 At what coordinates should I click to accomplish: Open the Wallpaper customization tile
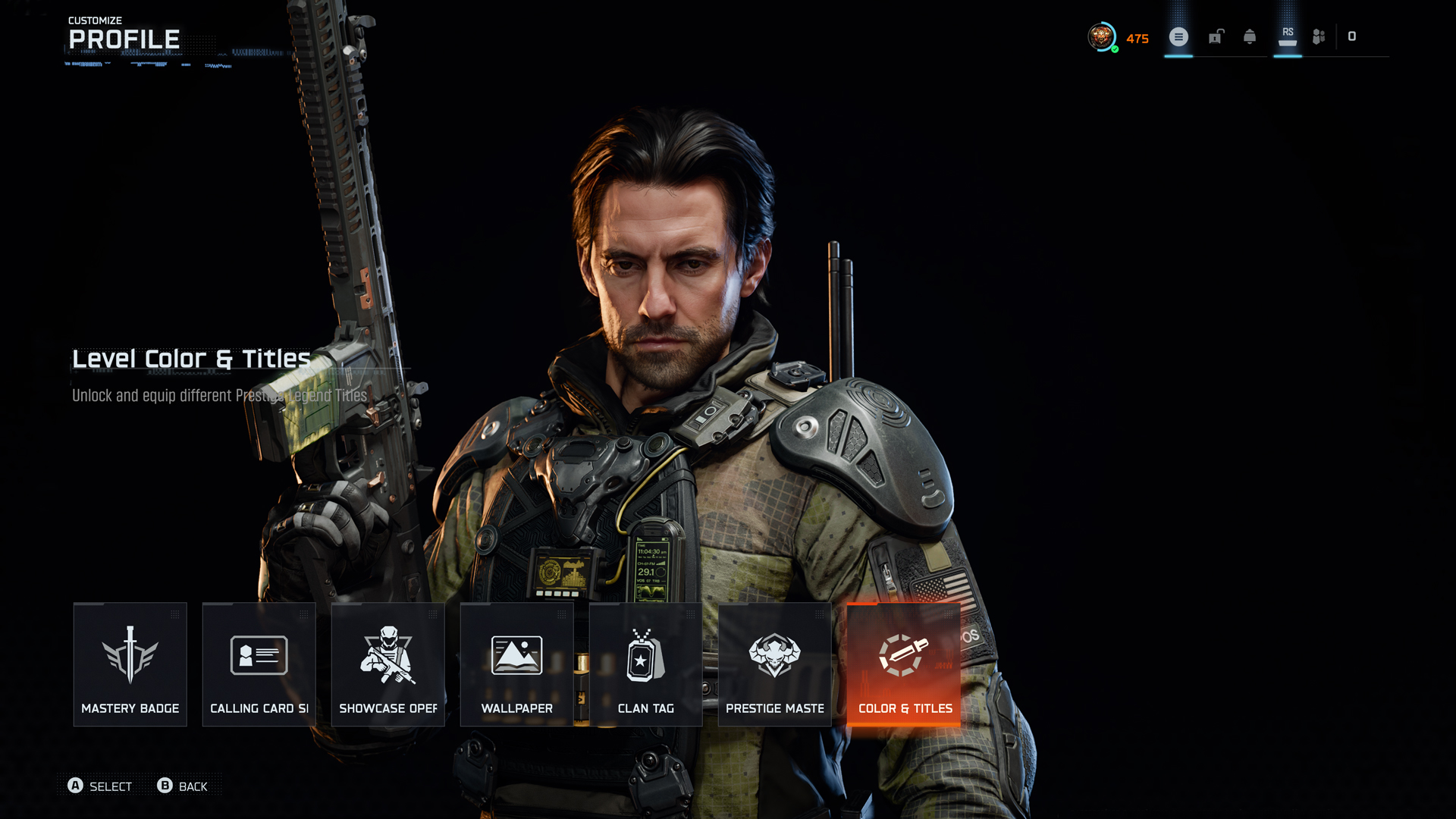pos(516,664)
